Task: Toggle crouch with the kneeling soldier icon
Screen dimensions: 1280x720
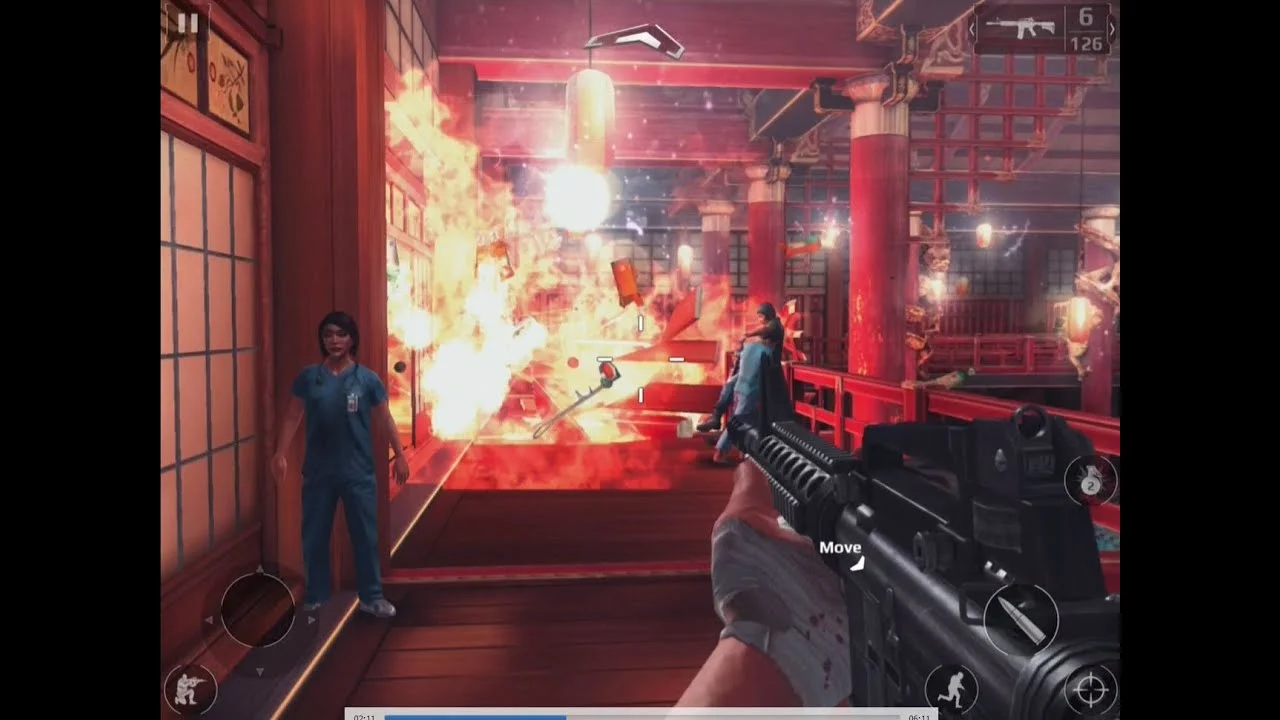Action: [190, 688]
